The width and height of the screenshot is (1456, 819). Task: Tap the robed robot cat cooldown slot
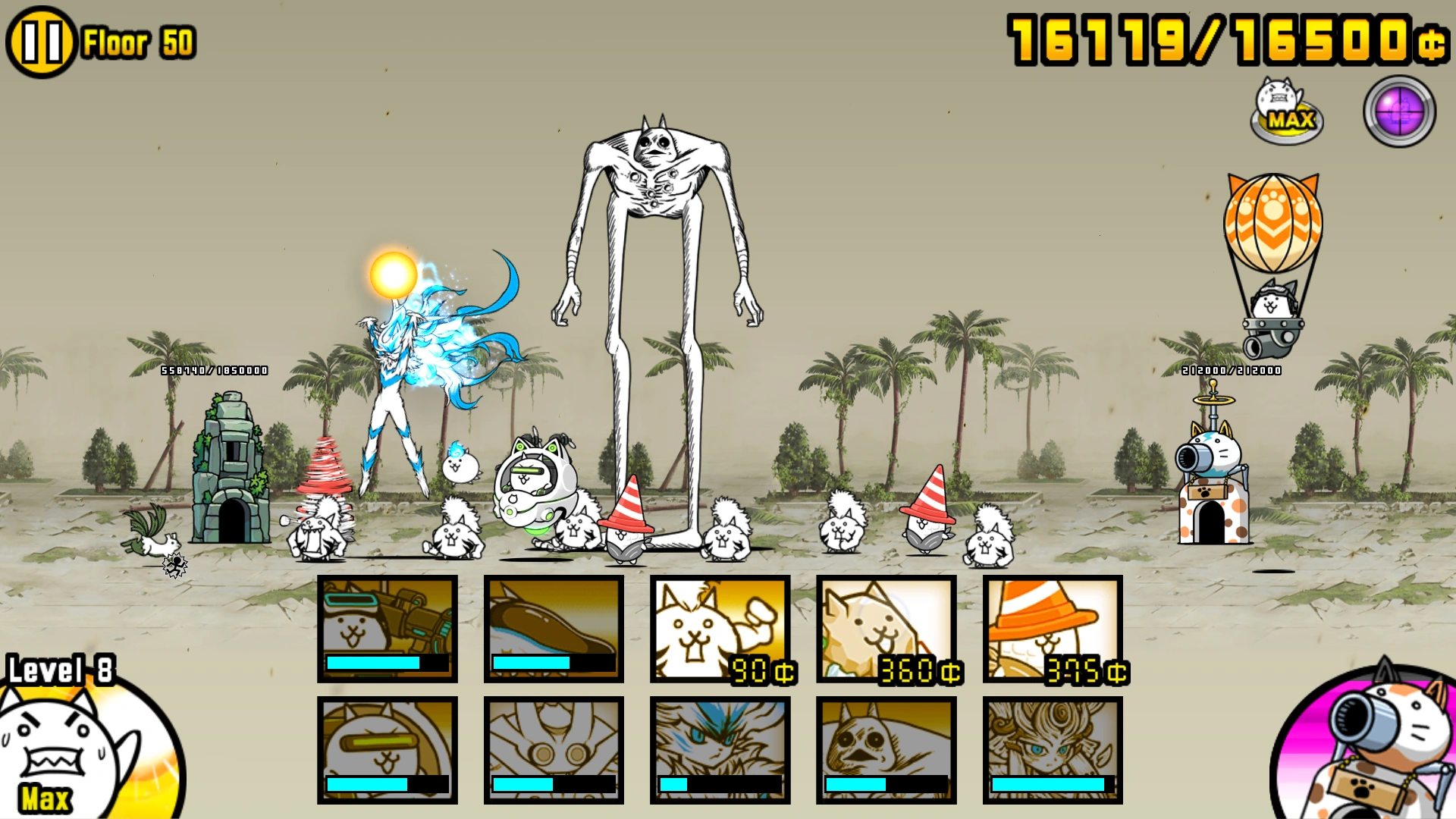click(x=553, y=747)
